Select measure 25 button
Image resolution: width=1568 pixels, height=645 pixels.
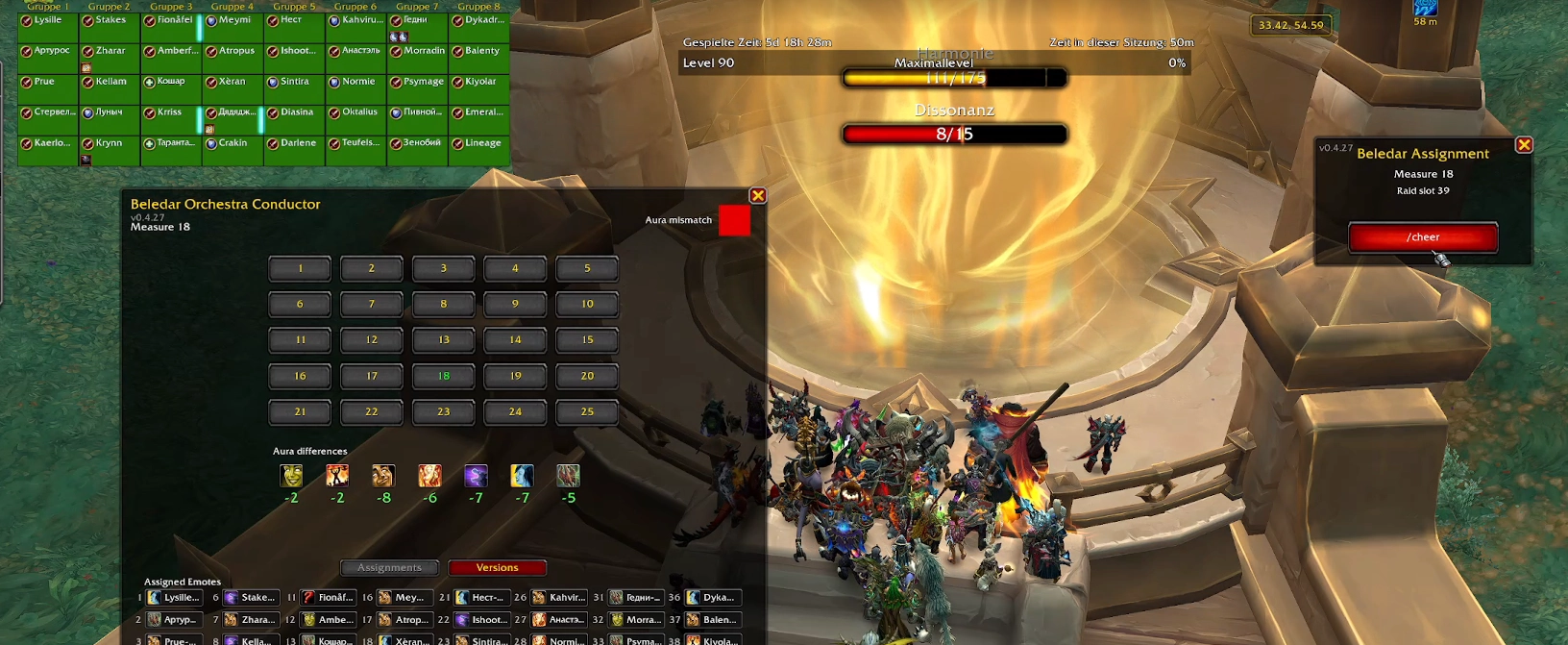tap(587, 411)
